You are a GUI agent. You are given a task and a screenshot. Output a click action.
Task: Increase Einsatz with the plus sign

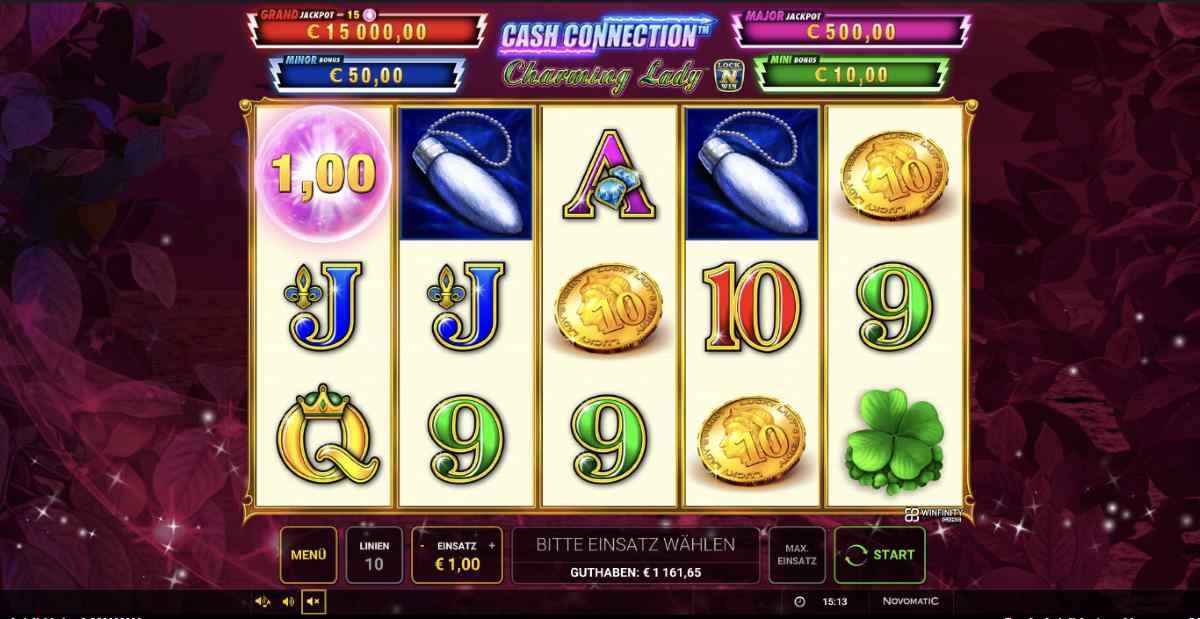click(x=491, y=546)
